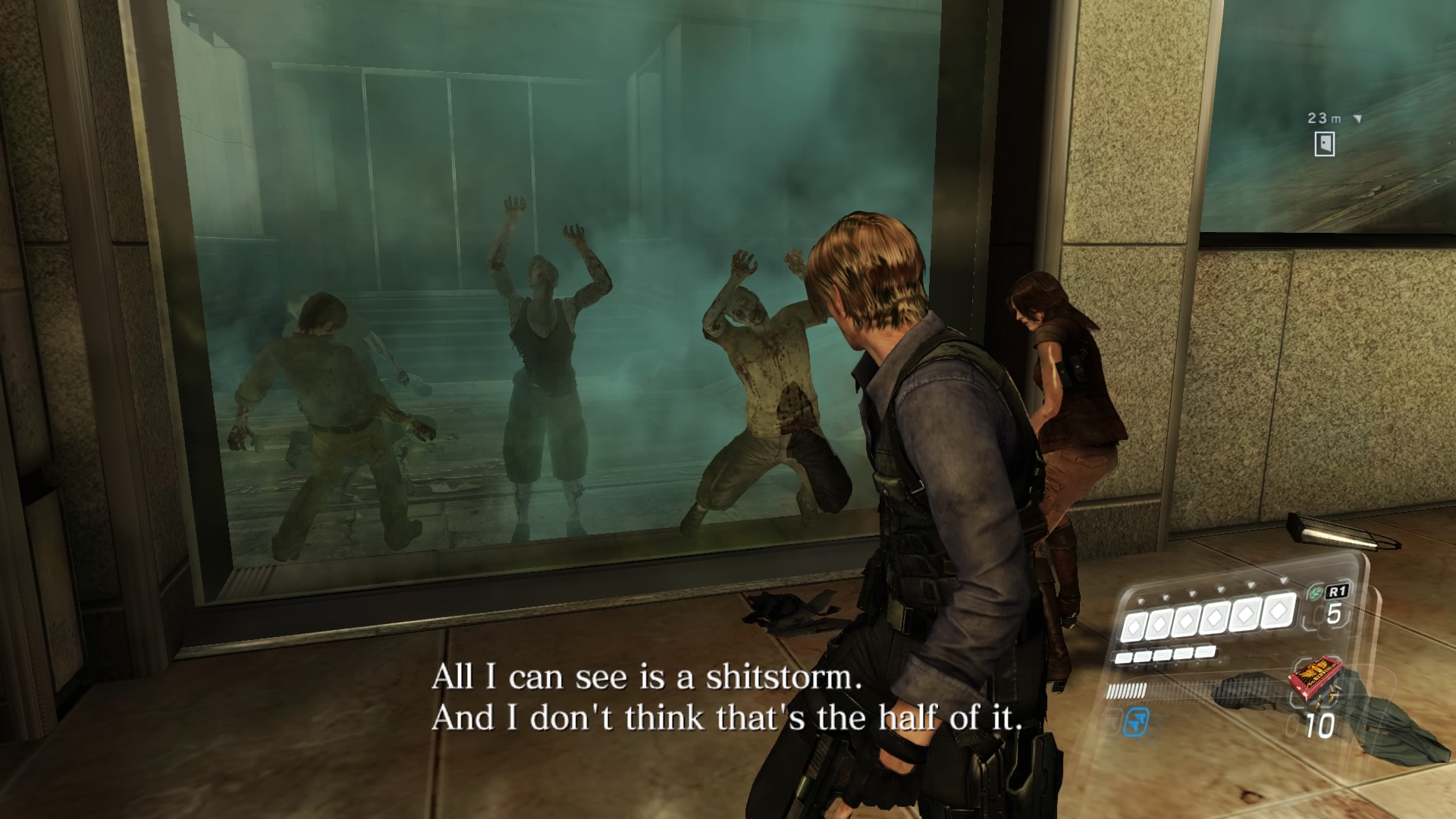This screenshot has height=819, width=1456.
Task: Click the door objective waypoint marker
Action: coord(1324,144)
